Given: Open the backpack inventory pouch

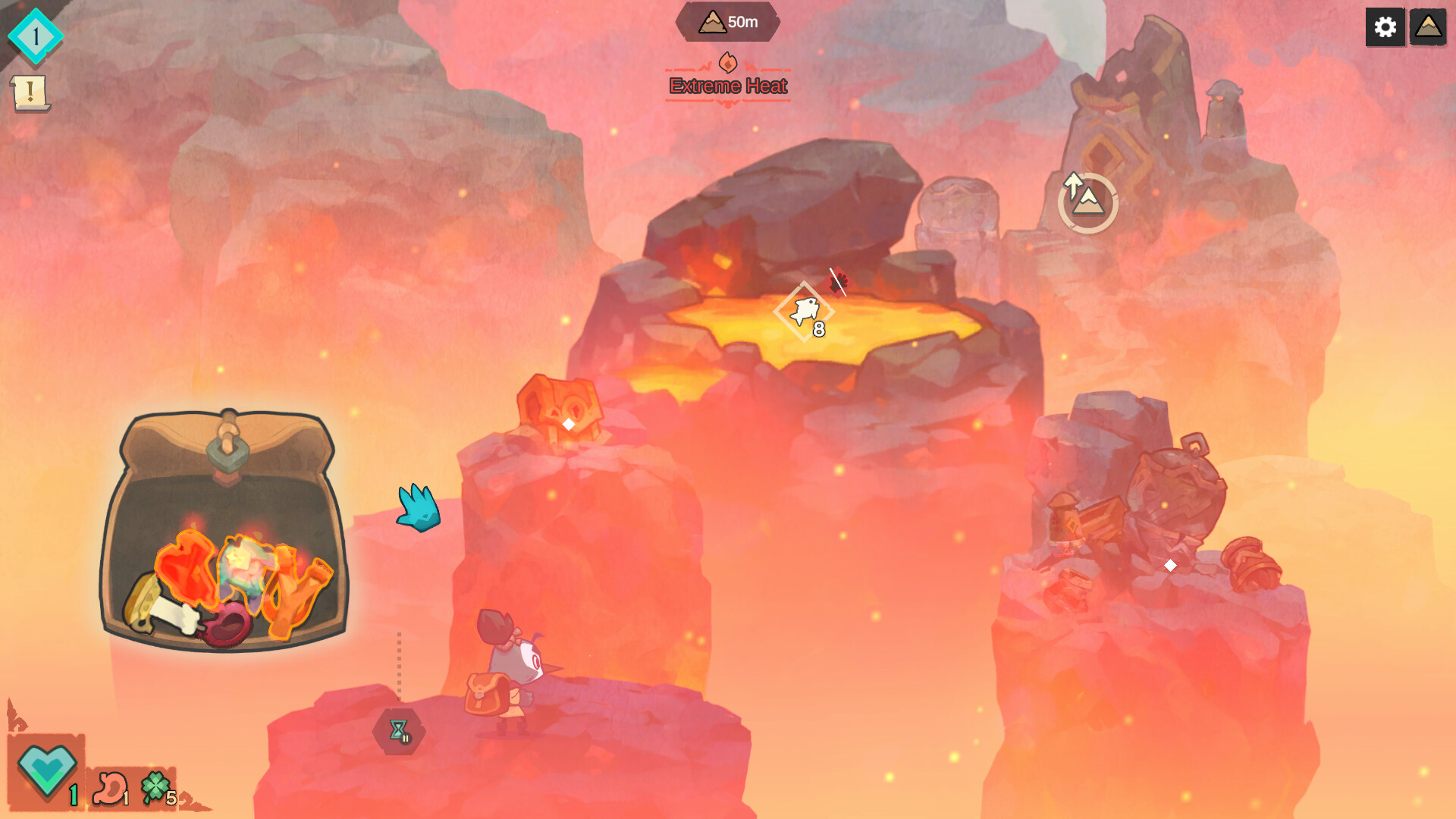Looking at the screenshot, I should [x=224, y=531].
